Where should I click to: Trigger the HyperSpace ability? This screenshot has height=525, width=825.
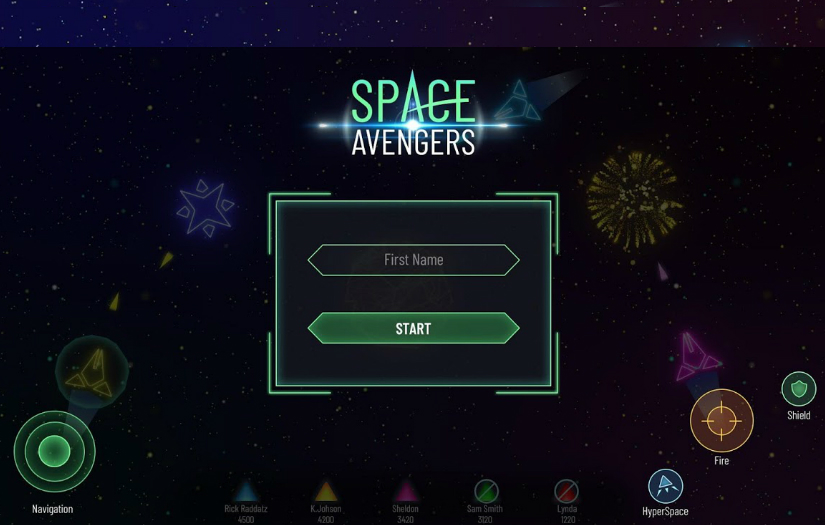(x=665, y=487)
